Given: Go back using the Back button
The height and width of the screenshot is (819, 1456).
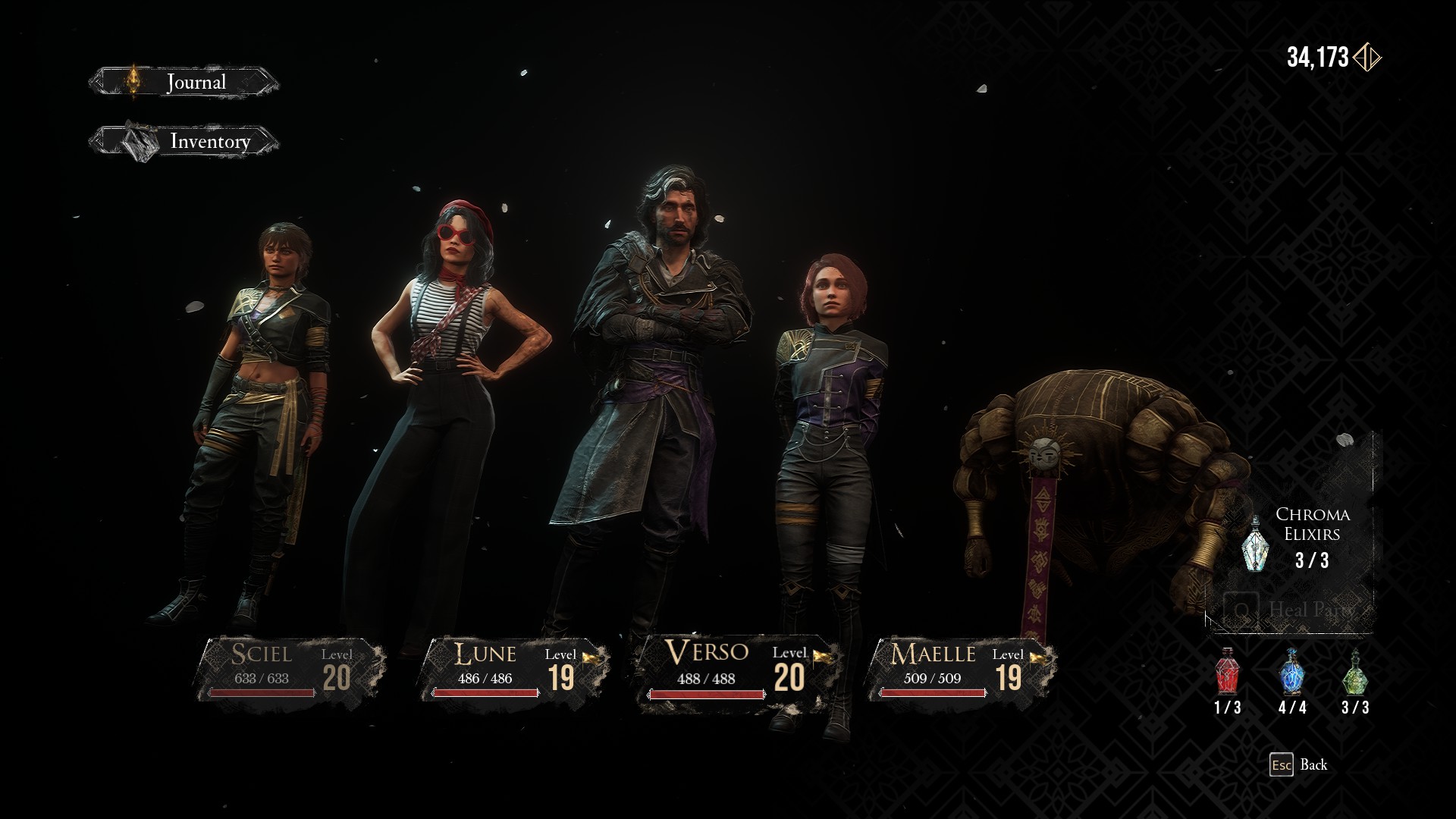Looking at the screenshot, I should tap(1299, 764).
